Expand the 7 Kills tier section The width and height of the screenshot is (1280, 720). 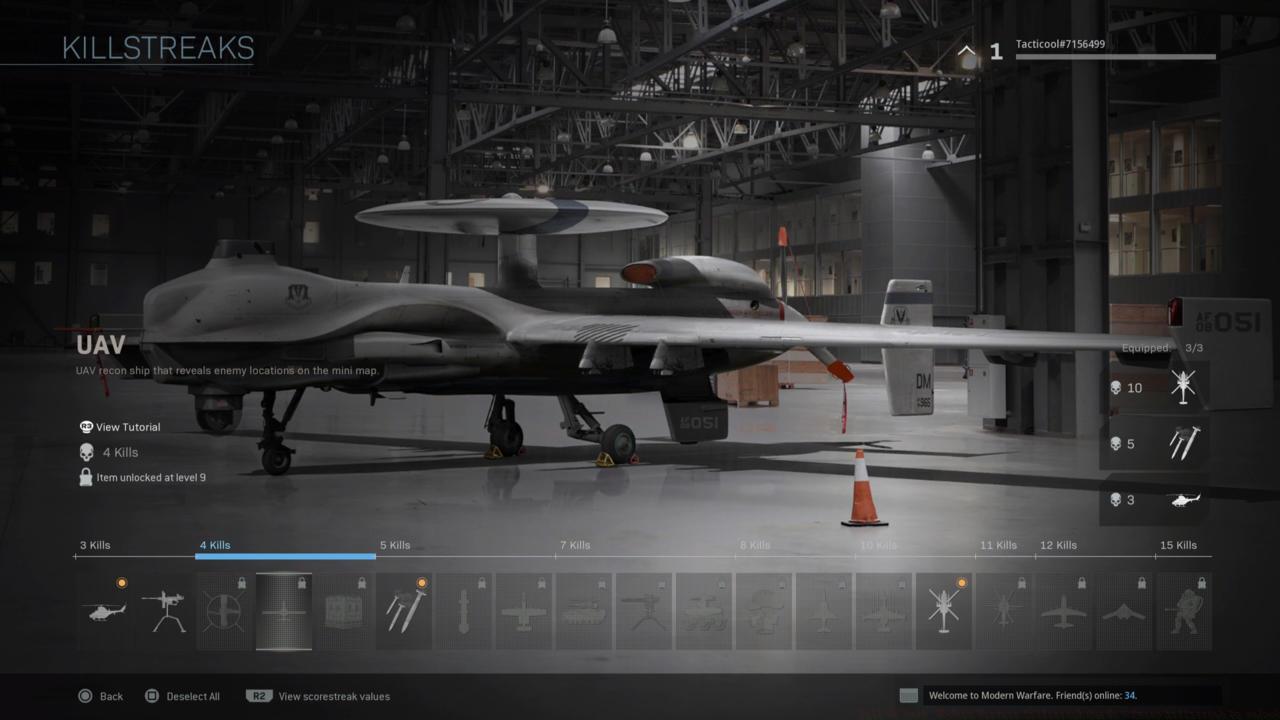tap(574, 545)
